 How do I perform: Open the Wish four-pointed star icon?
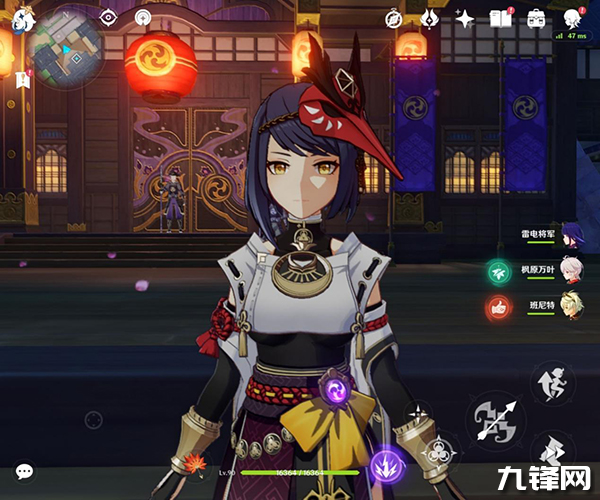click(x=465, y=18)
